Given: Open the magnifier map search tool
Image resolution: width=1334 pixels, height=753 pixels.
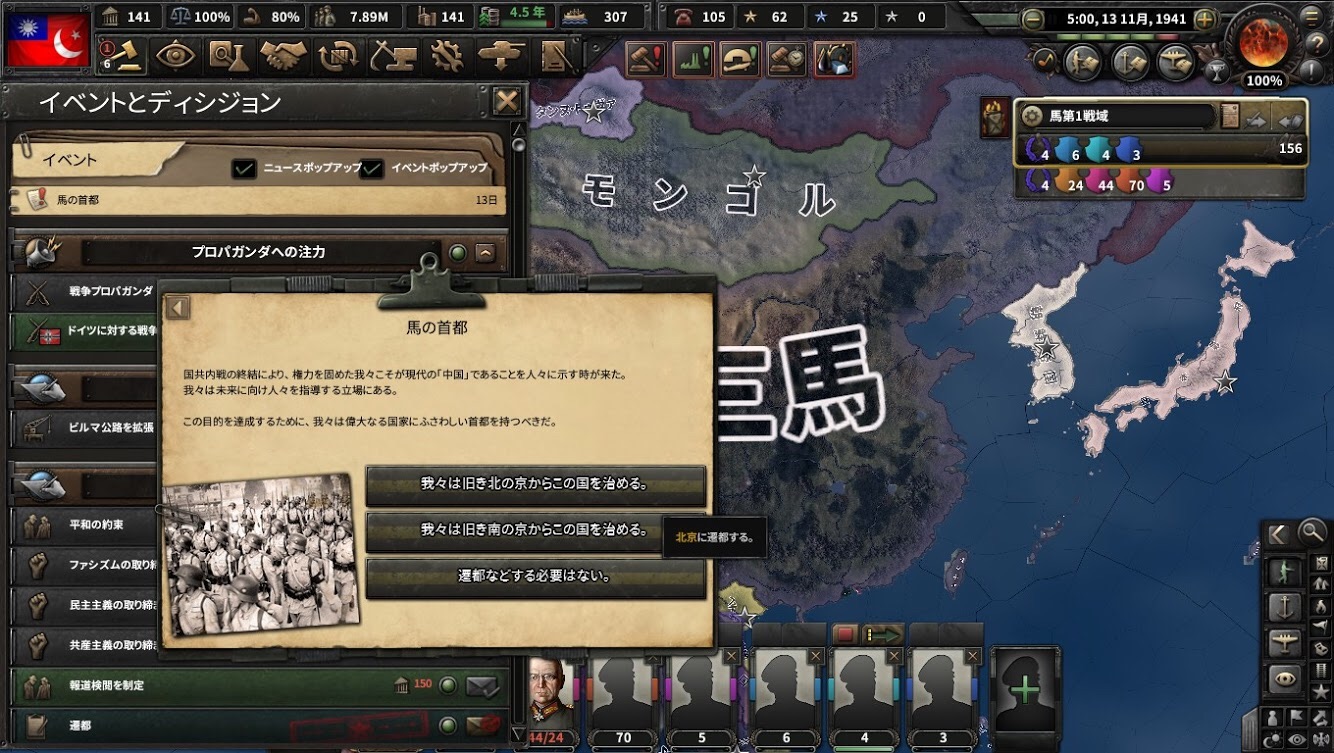Looking at the screenshot, I should [1310, 532].
